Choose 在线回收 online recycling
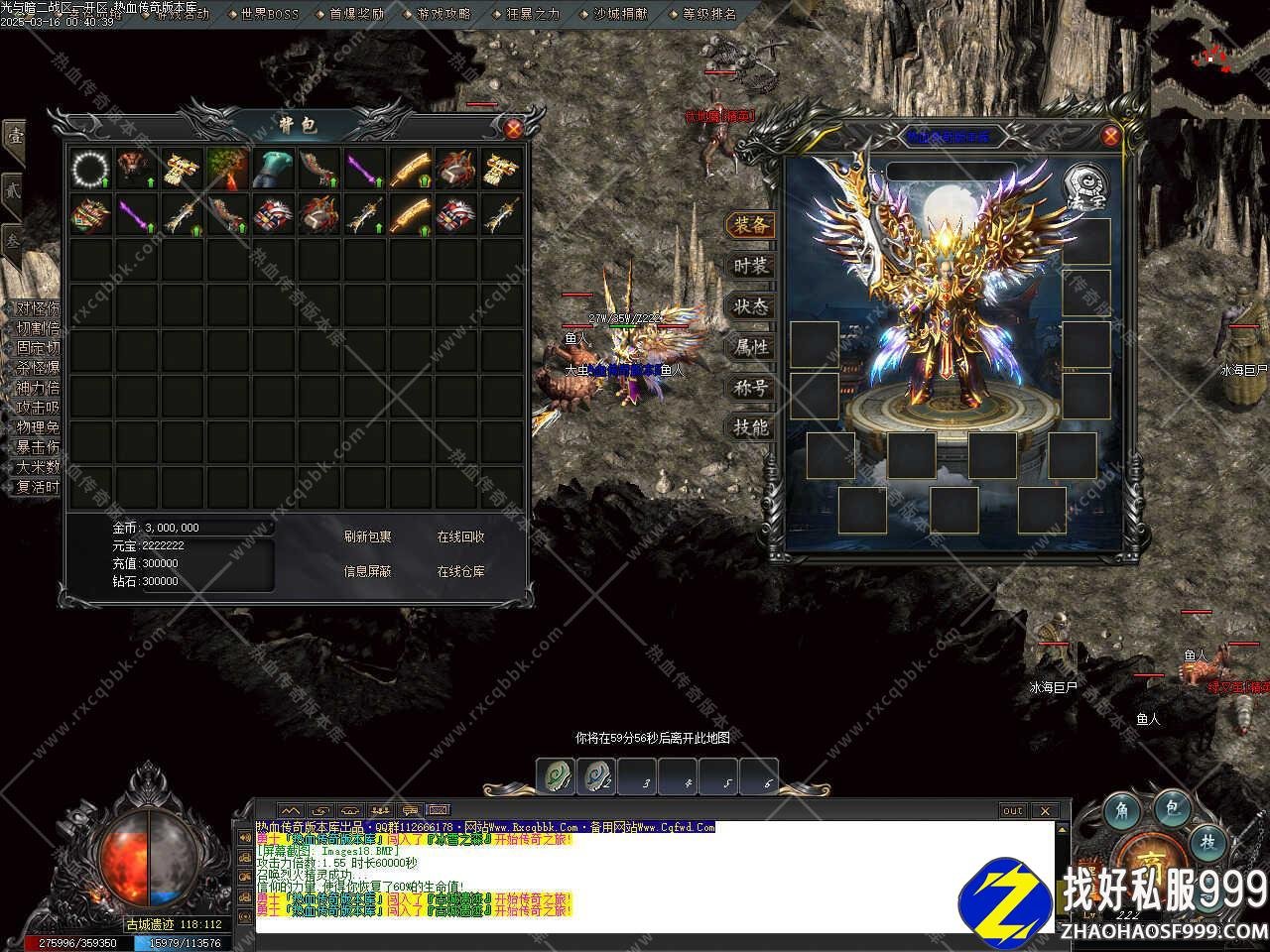This screenshot has height=952, width=1270. coord(460,536)
